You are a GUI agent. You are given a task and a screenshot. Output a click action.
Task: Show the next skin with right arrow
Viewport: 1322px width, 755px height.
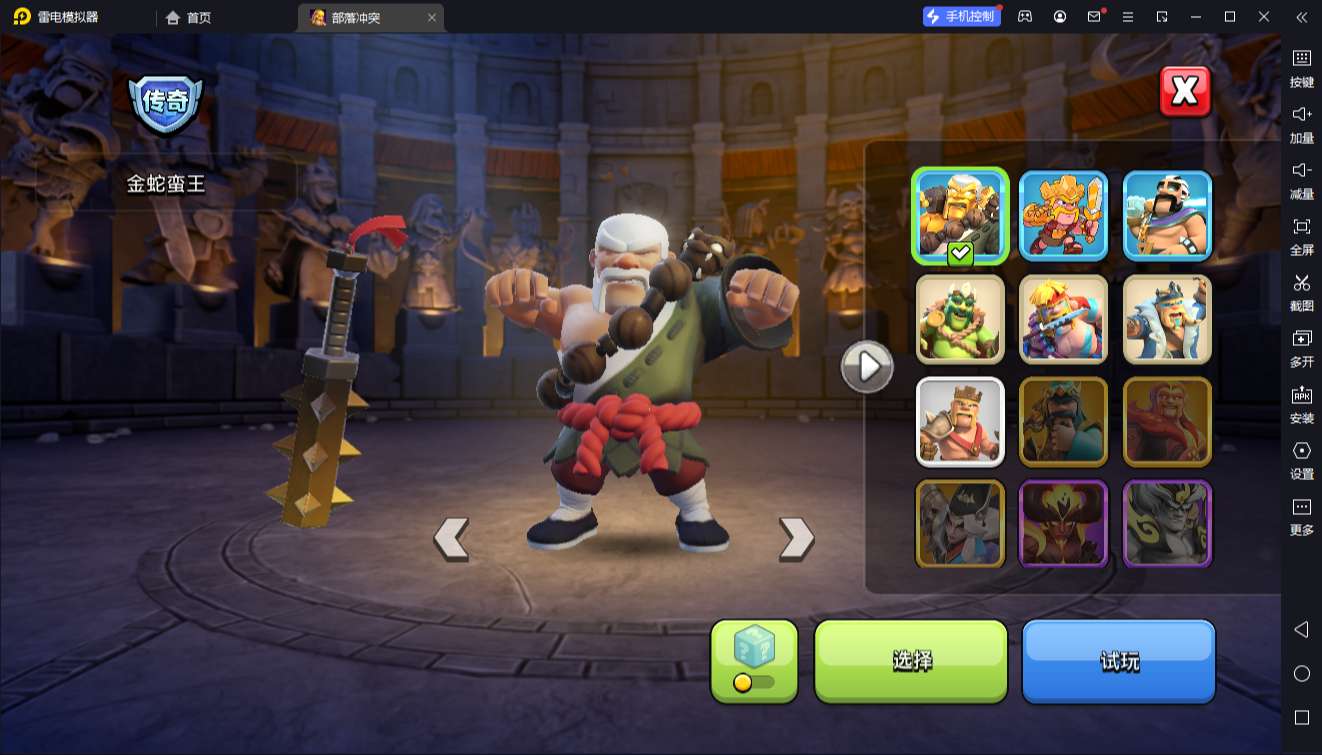coord(796,538)
